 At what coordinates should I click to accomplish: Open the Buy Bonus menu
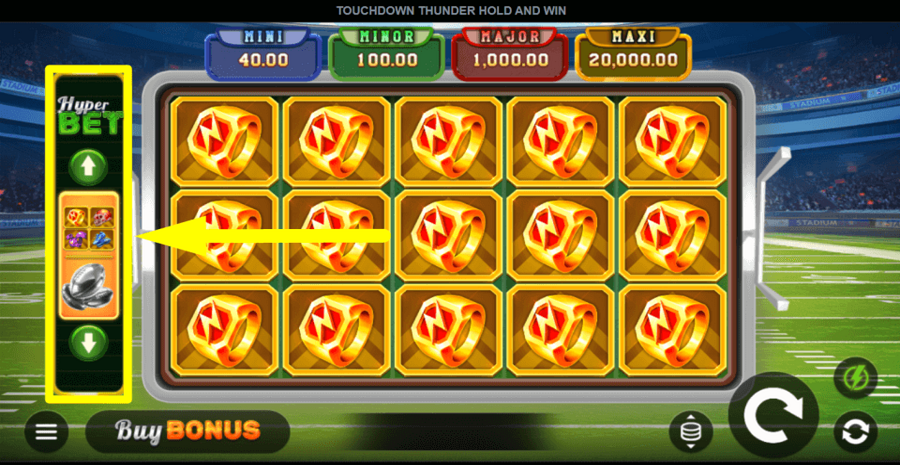[188, 431]
